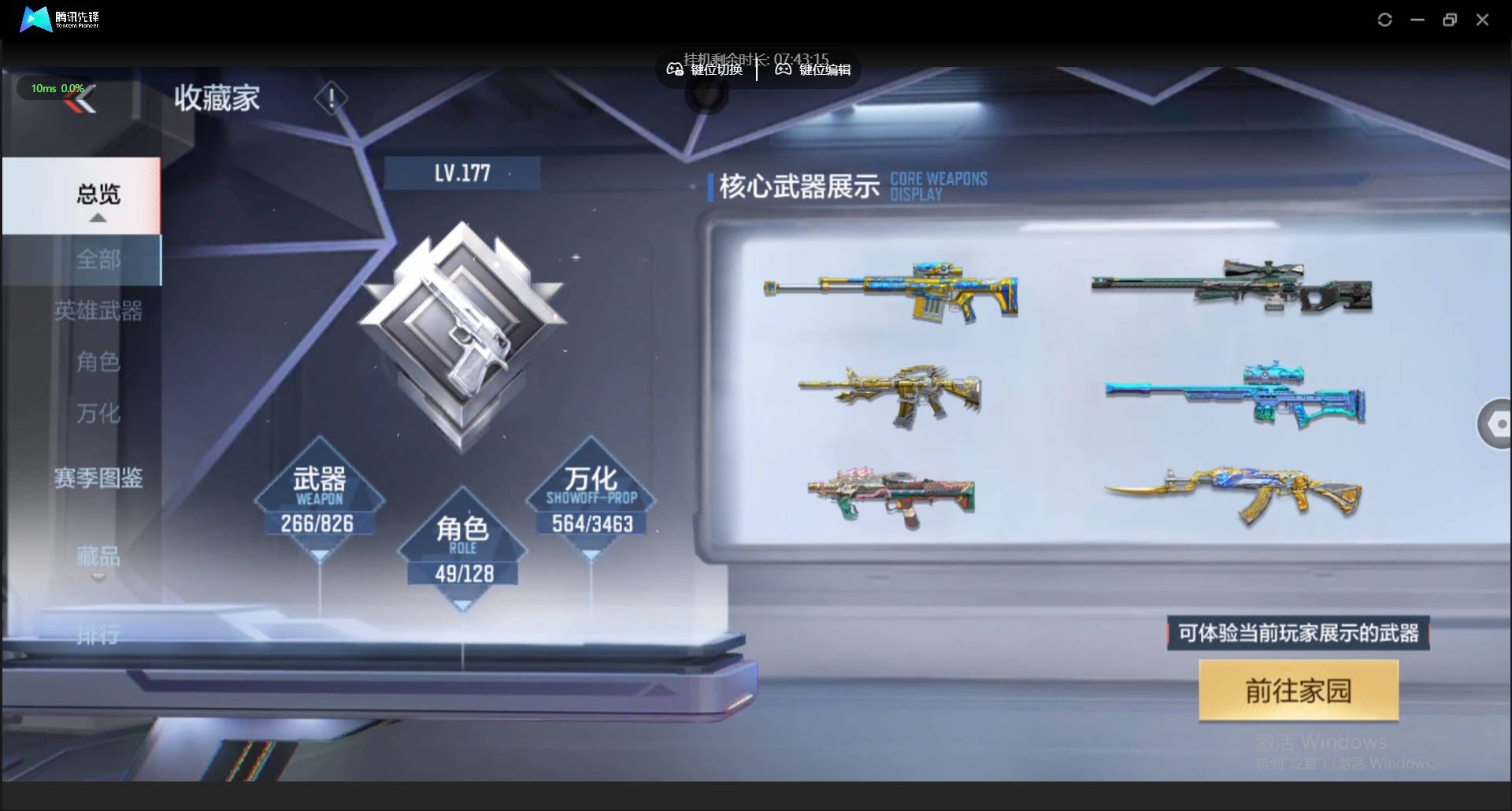Image resolution: width=1512 pixels, height=811 pixels.
Task: Click the 万化 SHOWOFF-PROP diamond showing 564/3463
Action: 590,500
